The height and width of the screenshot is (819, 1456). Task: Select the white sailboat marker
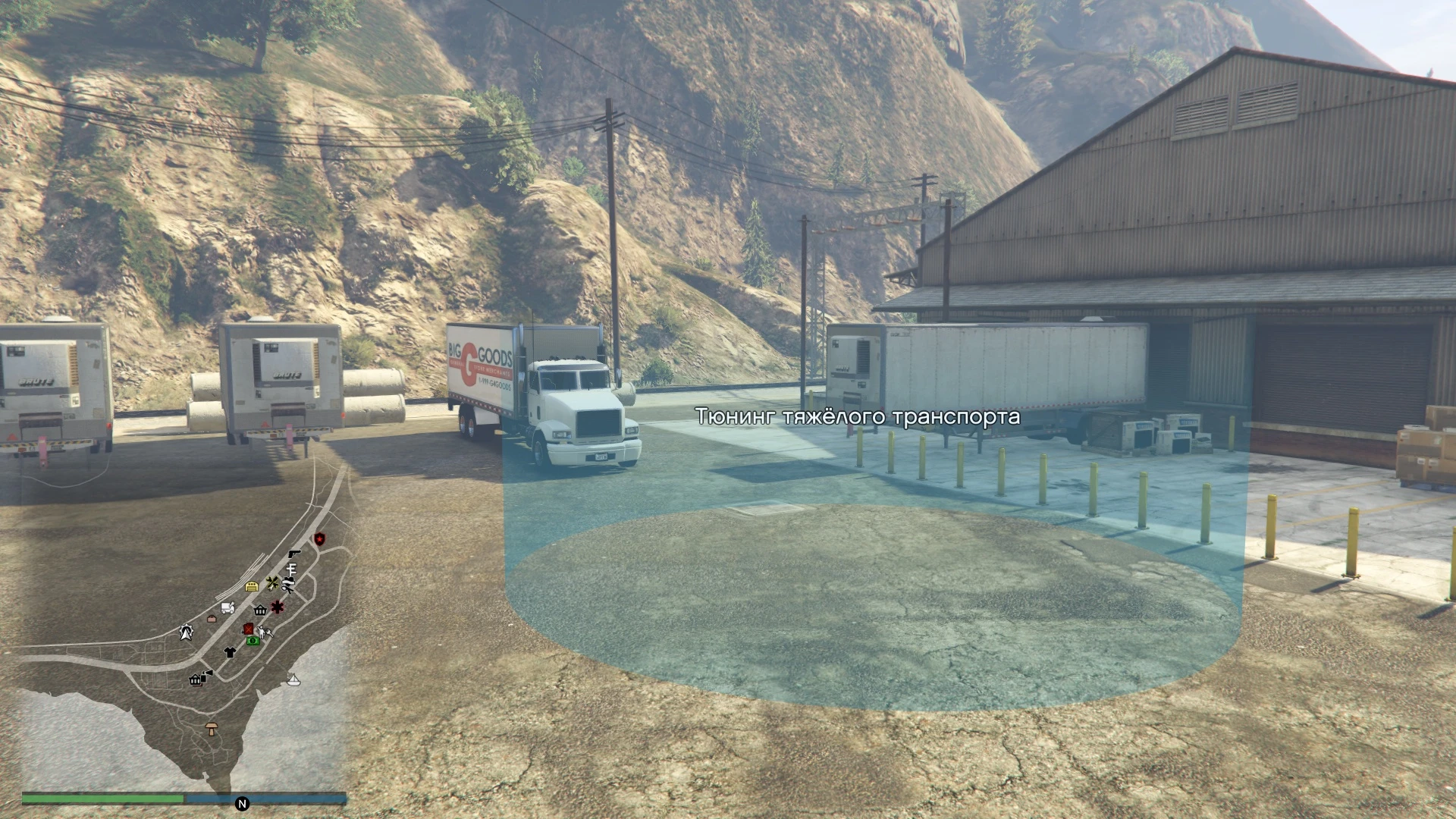[293, 679]
